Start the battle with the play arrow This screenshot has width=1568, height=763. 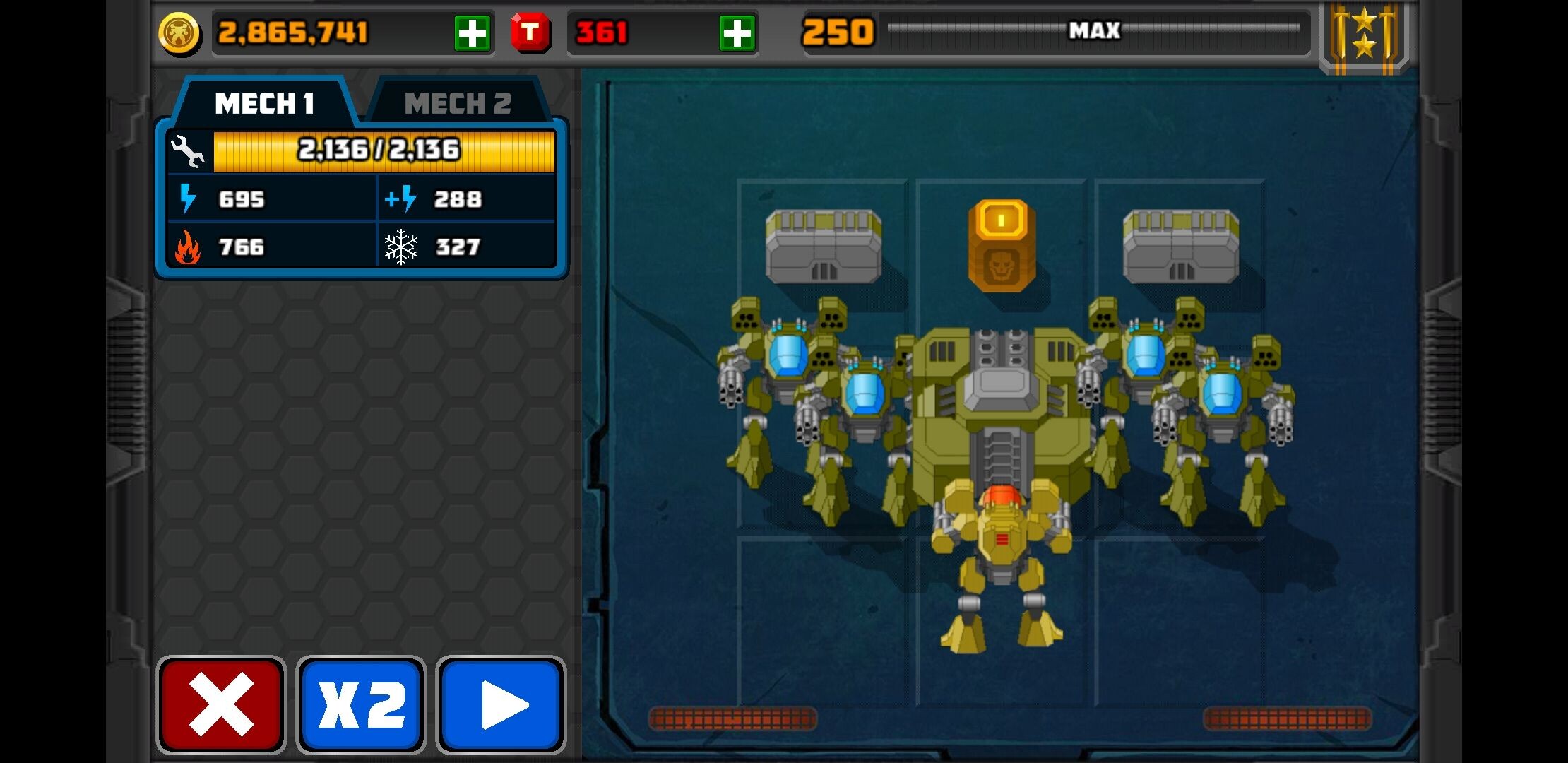501,704
